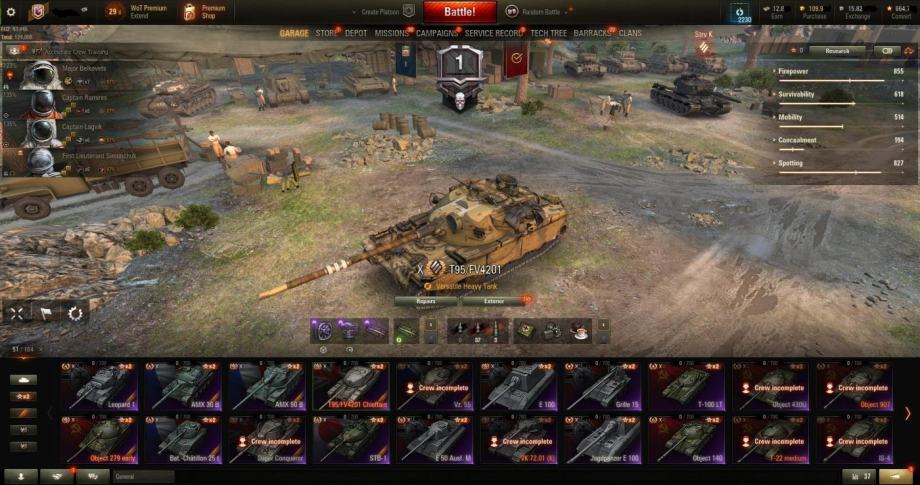Select the STB-1 tank in the carousel
Viewport: 920px width, 485px height.
point(353,438)
